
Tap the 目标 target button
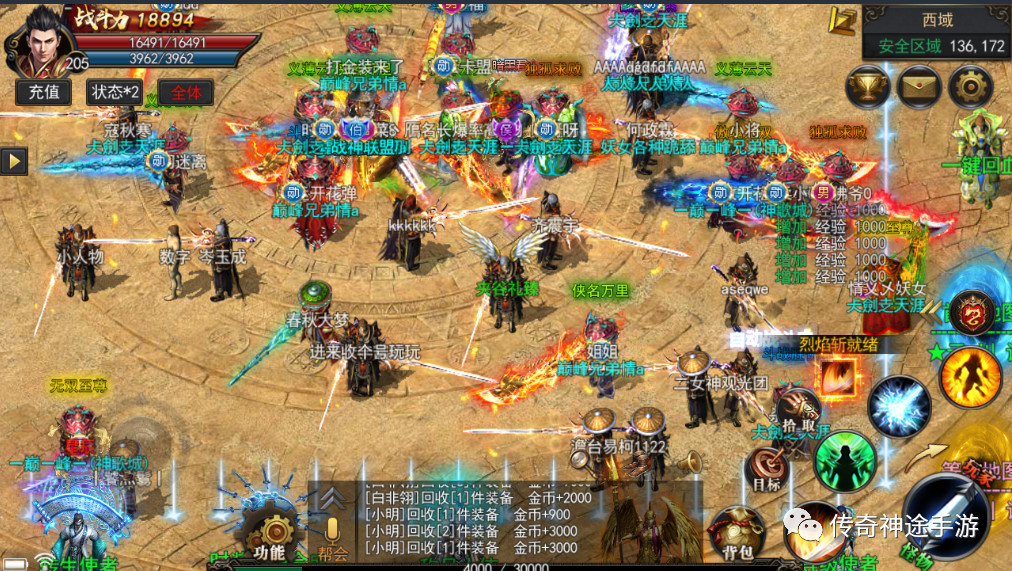pyautogui.click(x=766, y=468)
